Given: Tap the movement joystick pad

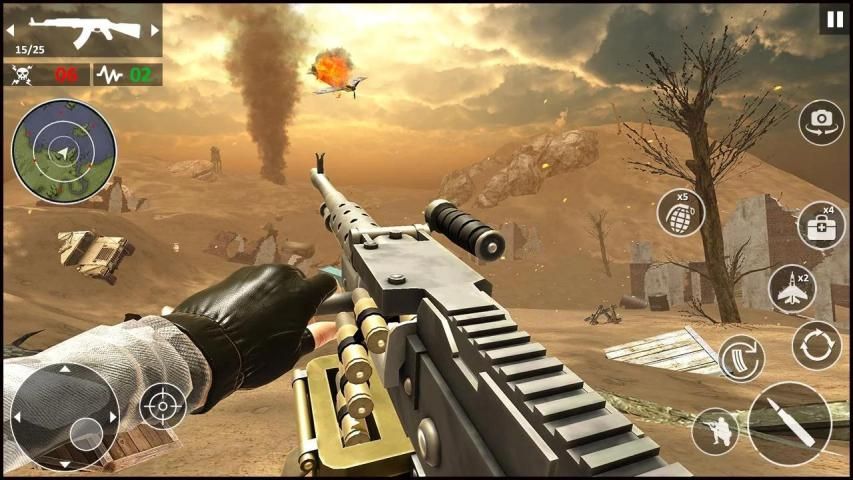Looking at the screenshot, I should coord(65,416).
